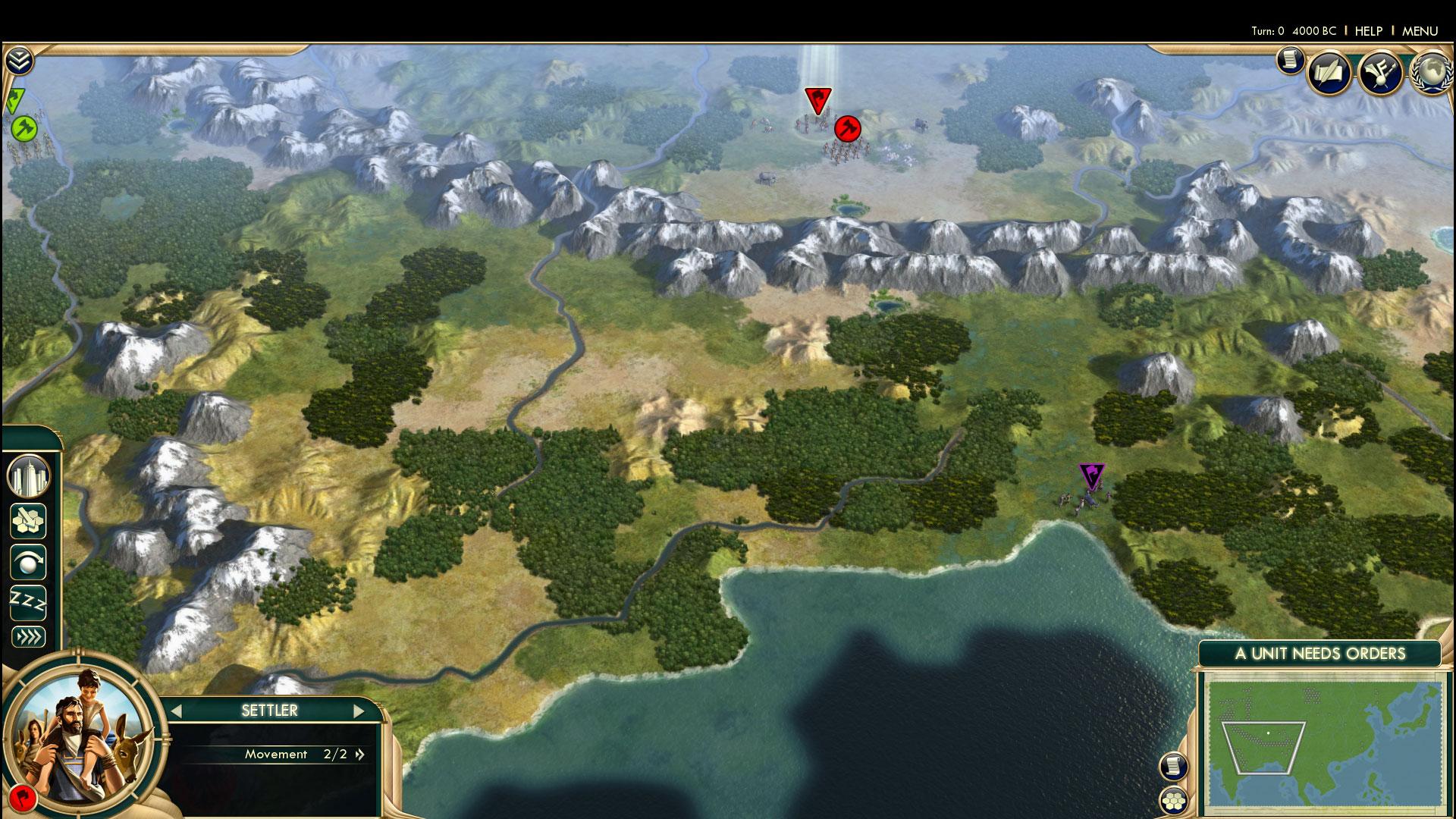The height and width of the screenshot is (819, 1456).
Task: Open the HELP link
Action: tap(1368, 31)
